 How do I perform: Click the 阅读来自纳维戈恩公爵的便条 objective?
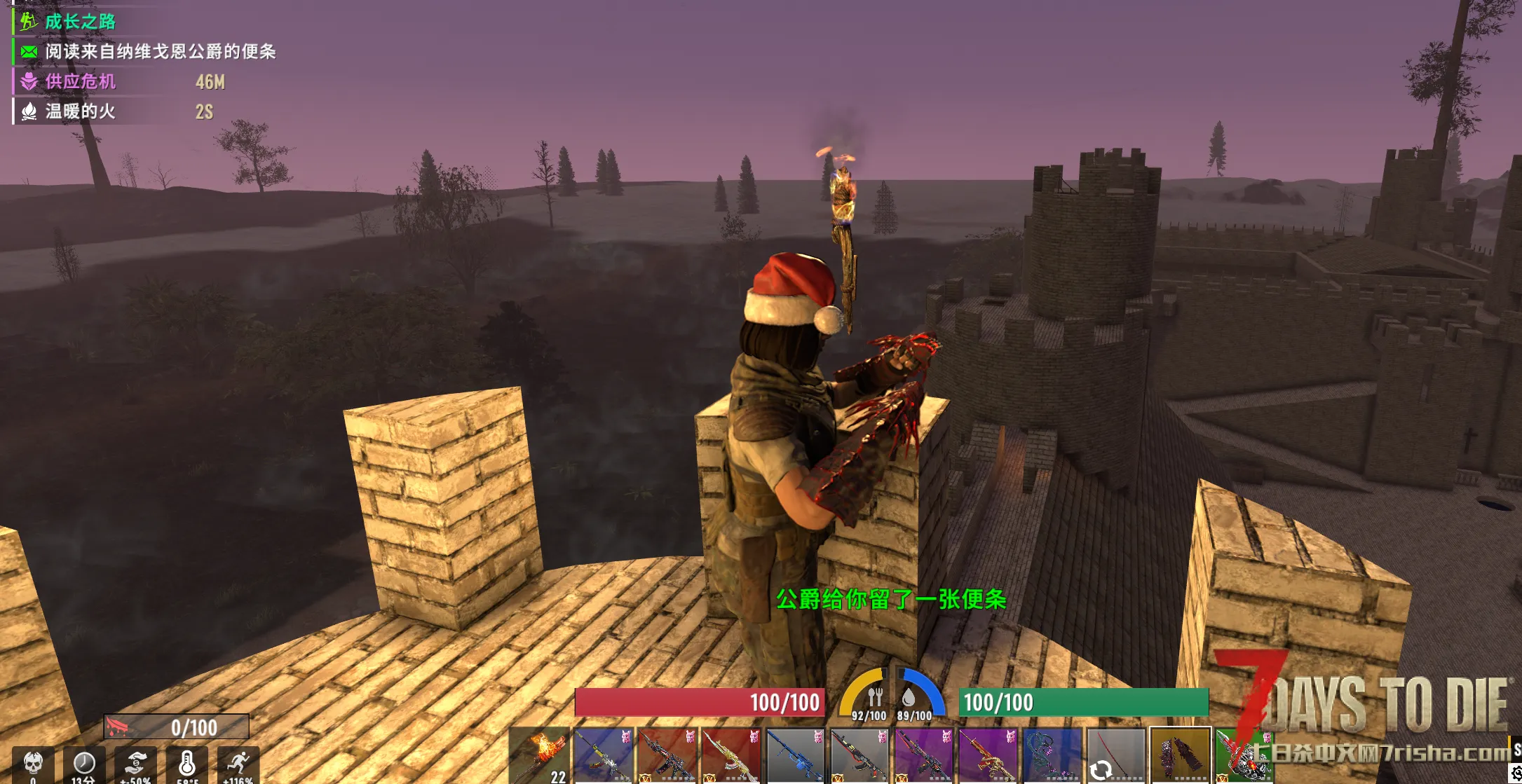pyautogui.click(x=161, y=52)
